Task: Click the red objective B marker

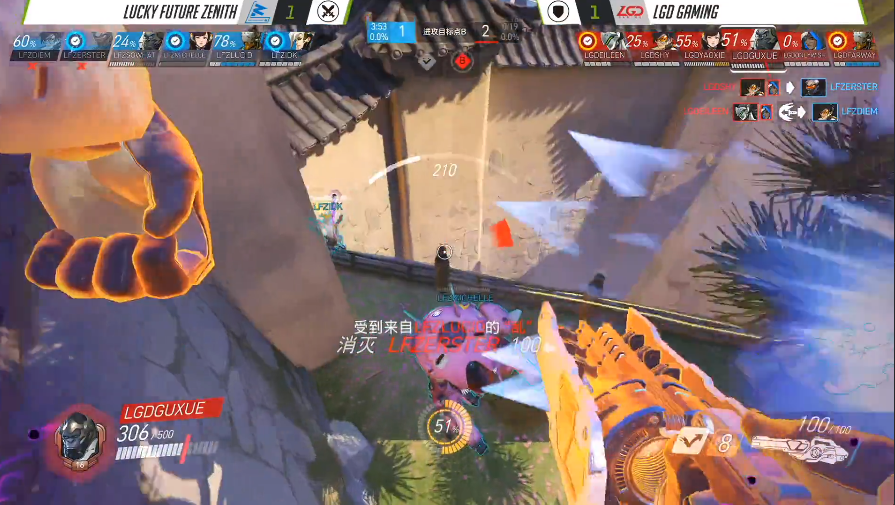Action: (x=462, y=60)
